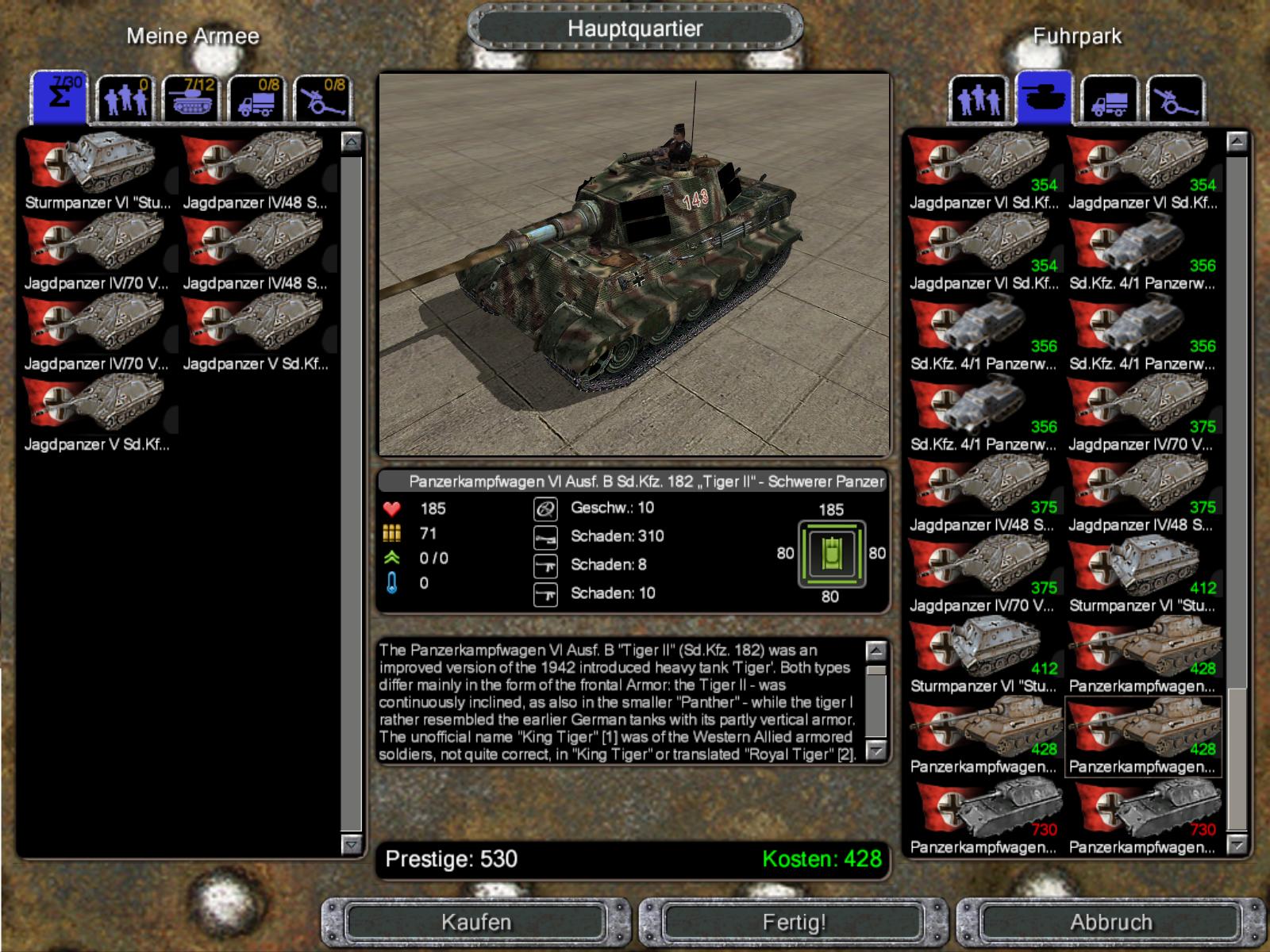The image size is (1270, 952).
Task: Open the Meine Armee tanks tab showing 7/12
Action: (x=190, y=100)
